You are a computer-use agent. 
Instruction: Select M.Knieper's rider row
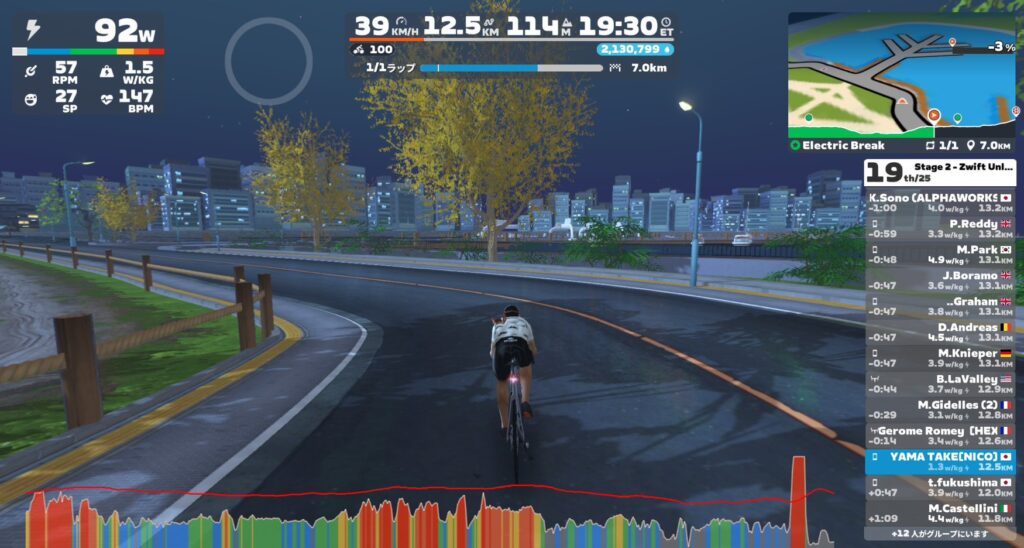939,359
